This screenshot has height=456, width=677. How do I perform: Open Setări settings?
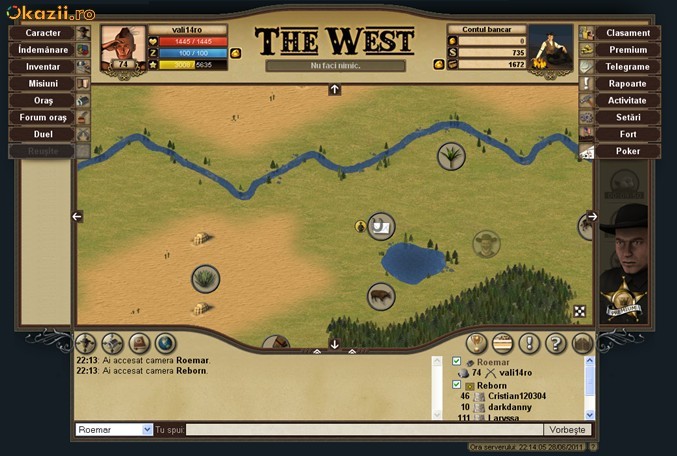[x=627, y=117]
